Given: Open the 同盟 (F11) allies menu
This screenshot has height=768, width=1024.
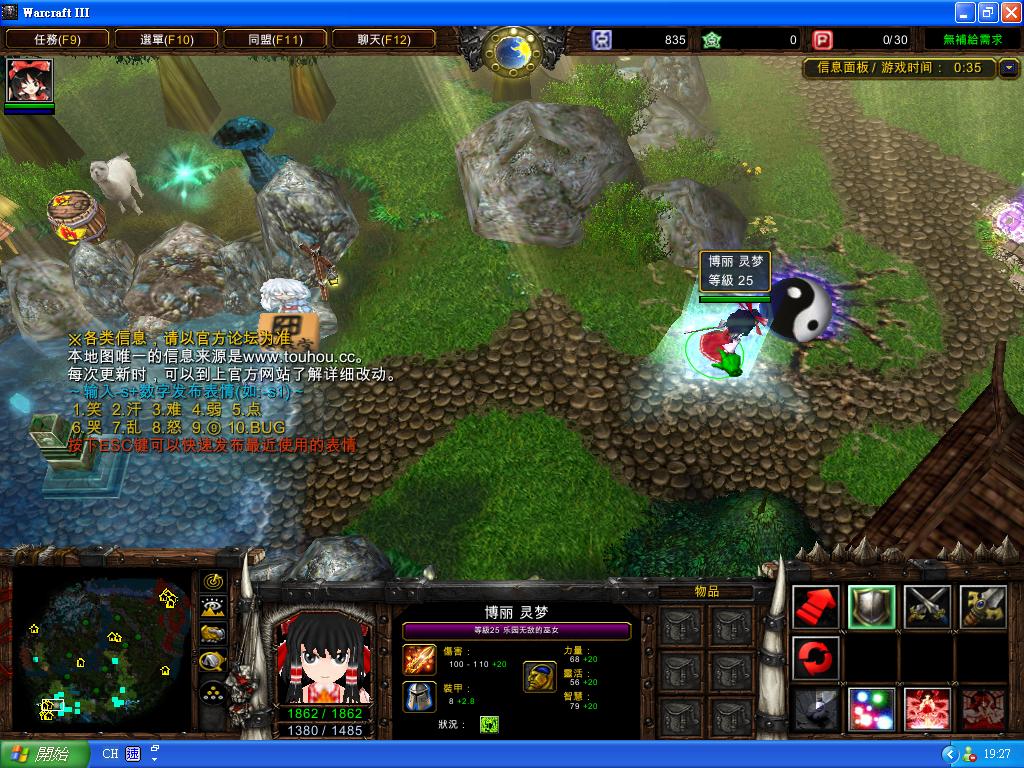Looking at the screenshot, I should pyautogui.click(x=275, y=39).
